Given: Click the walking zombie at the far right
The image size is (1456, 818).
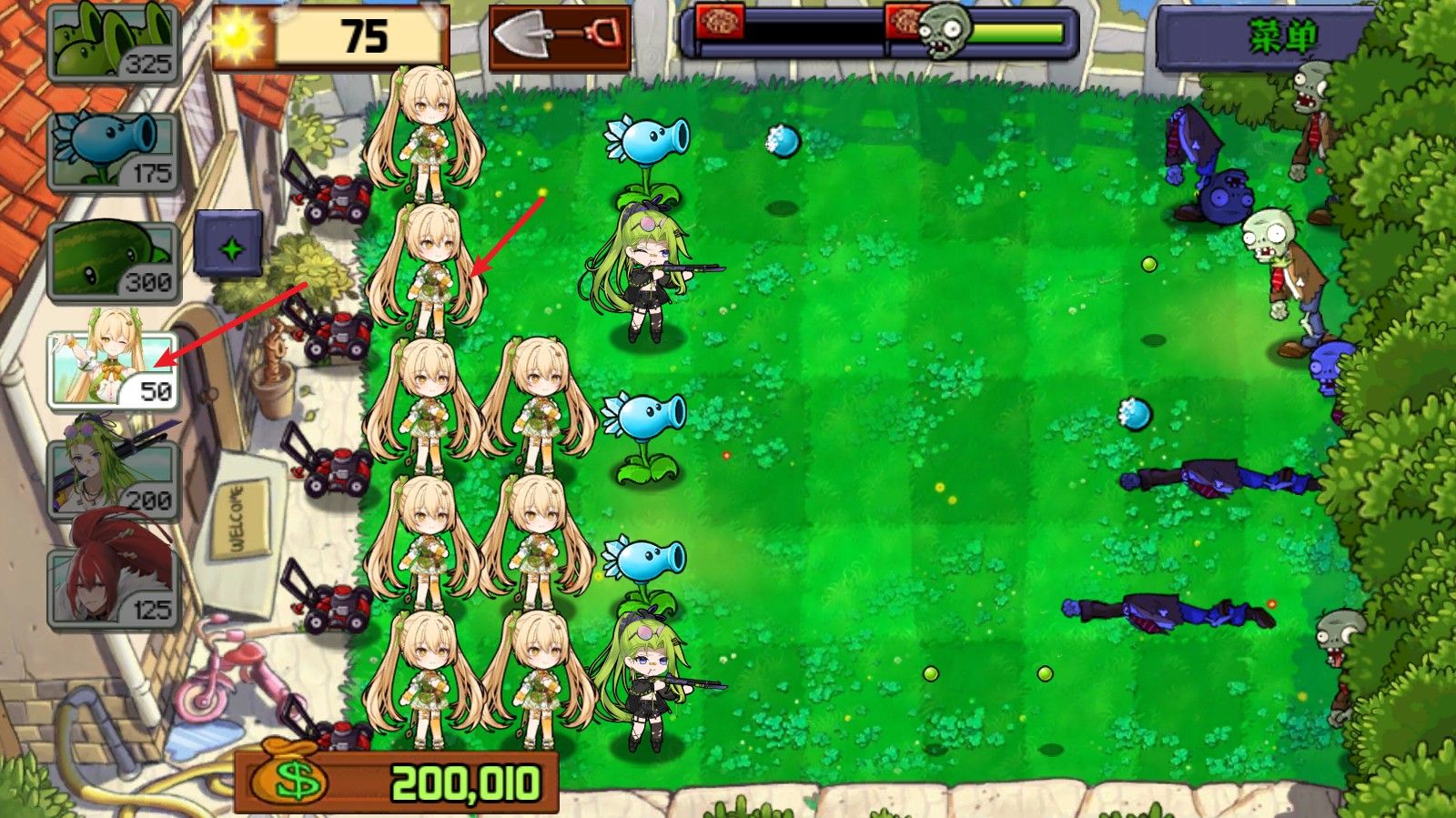Looking at the screenshot, I should (1288, 264).
